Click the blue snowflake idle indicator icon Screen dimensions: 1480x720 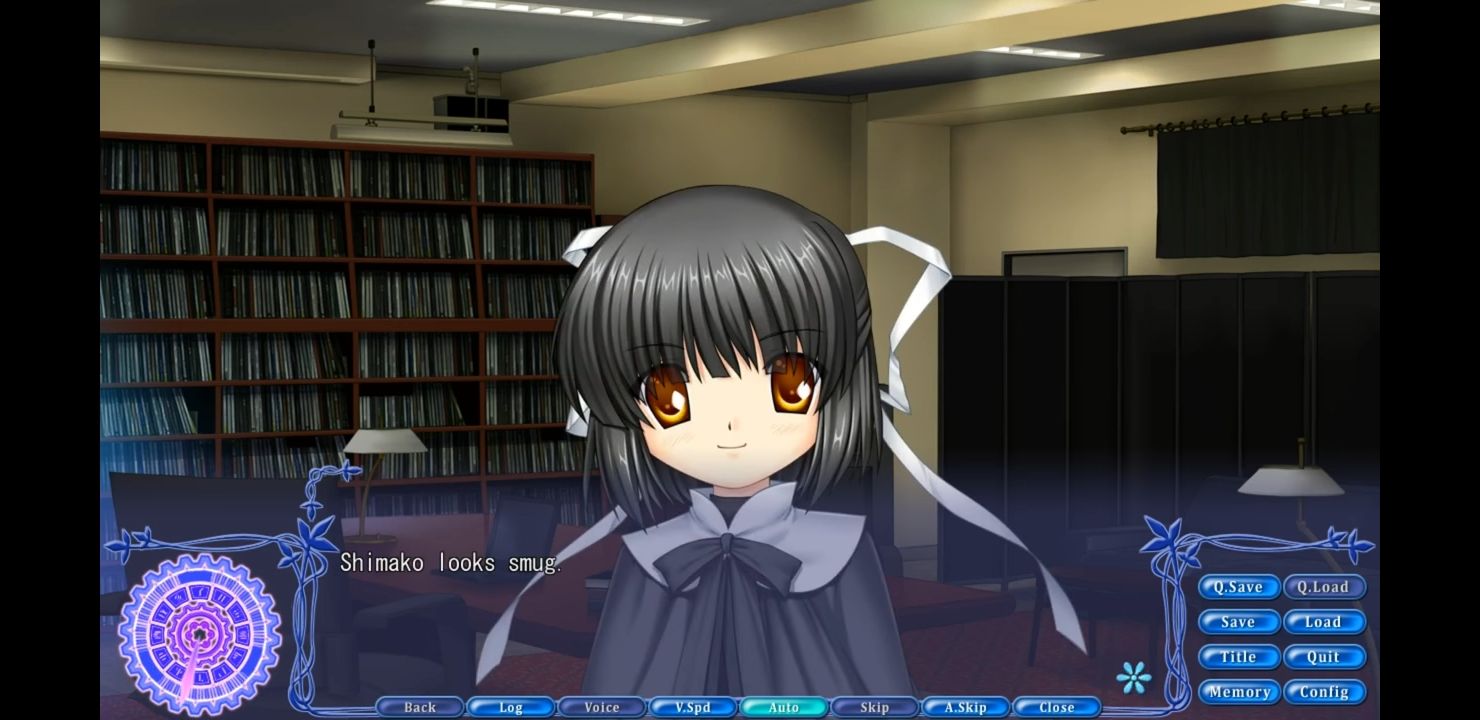[1135, 677]
